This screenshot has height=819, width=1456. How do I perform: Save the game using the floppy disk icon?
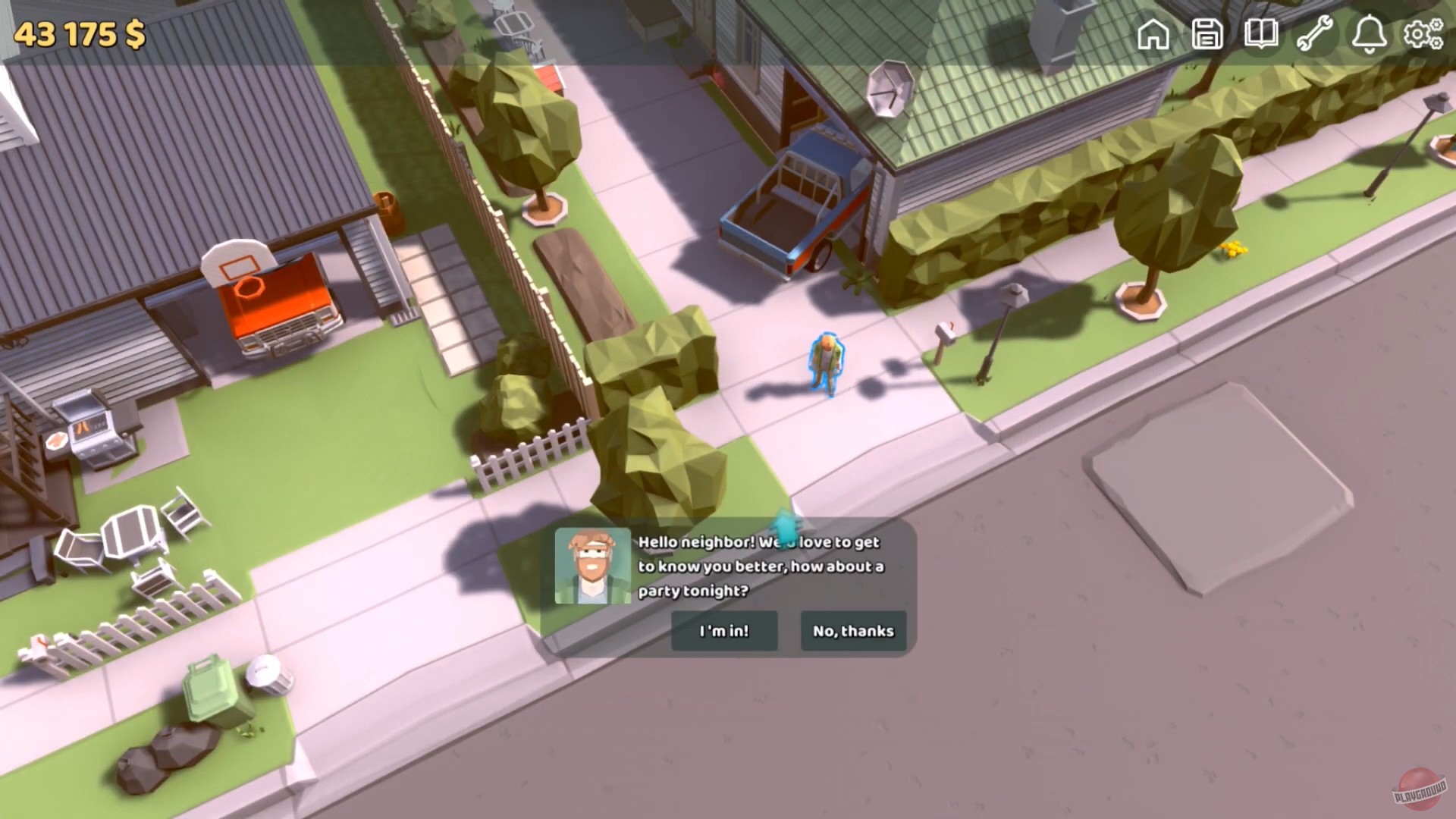(1208, 34)
